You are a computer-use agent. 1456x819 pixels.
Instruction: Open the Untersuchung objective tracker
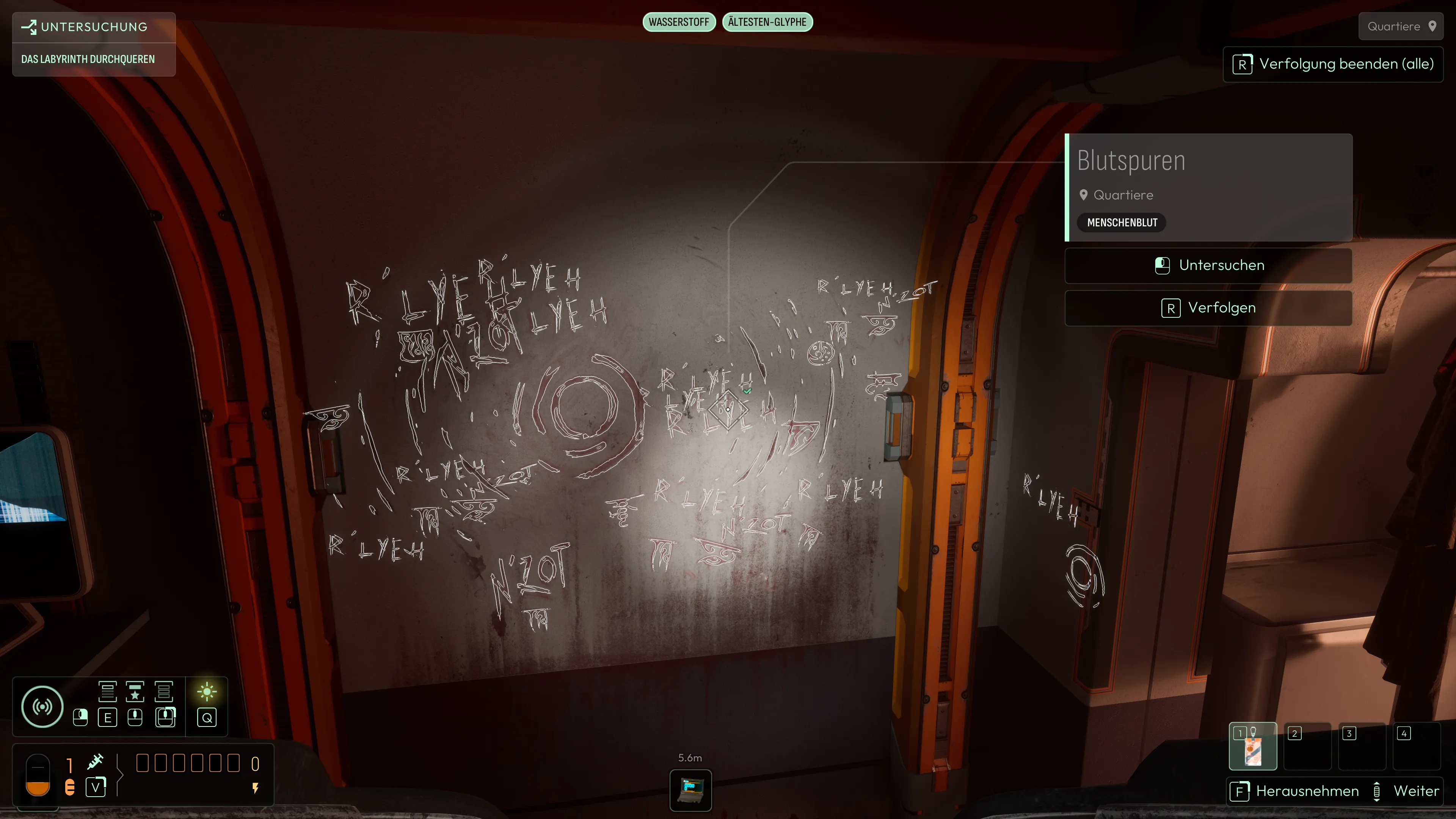point(94,27)
